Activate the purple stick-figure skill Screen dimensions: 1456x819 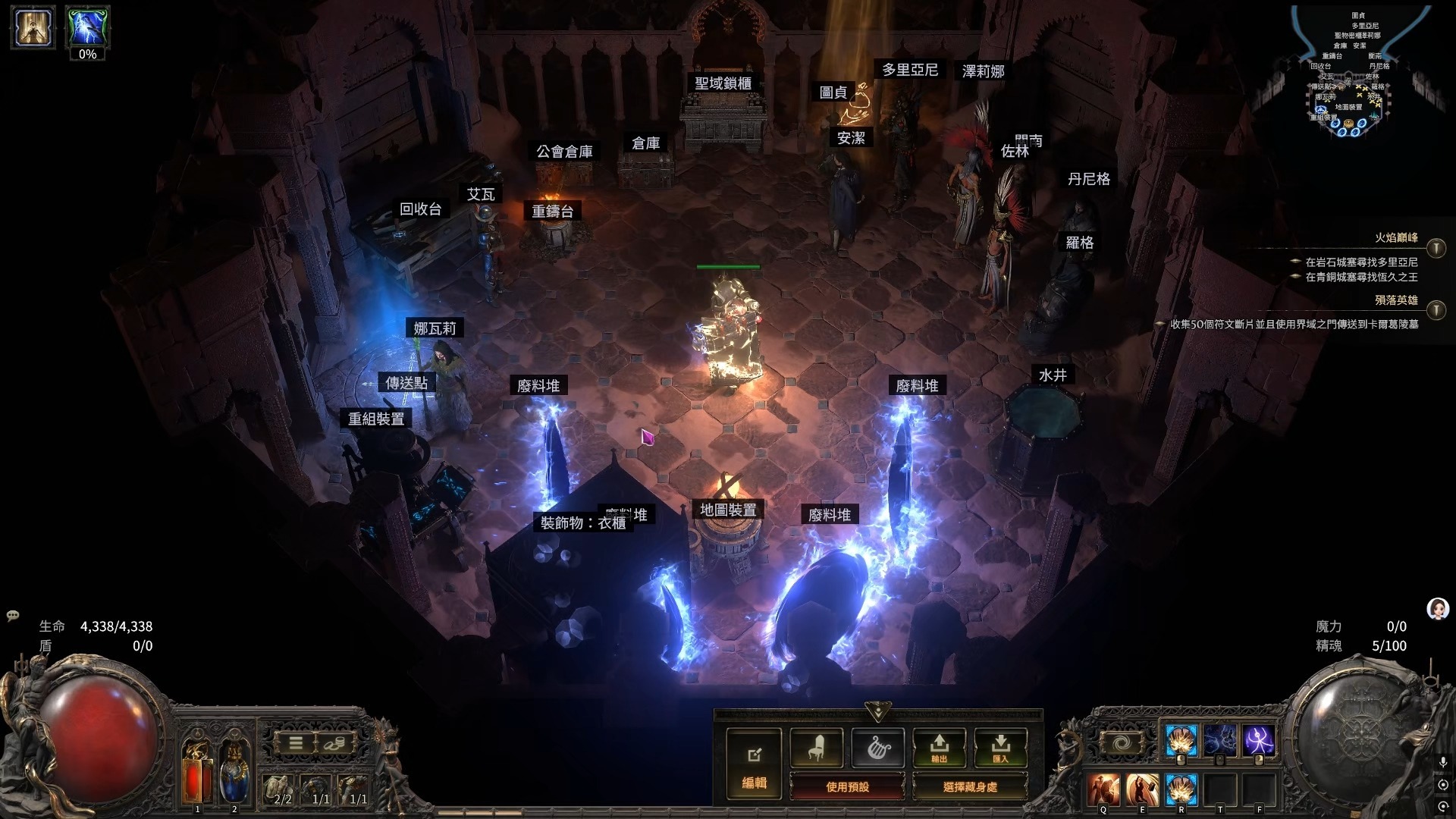pos(1258,741)
